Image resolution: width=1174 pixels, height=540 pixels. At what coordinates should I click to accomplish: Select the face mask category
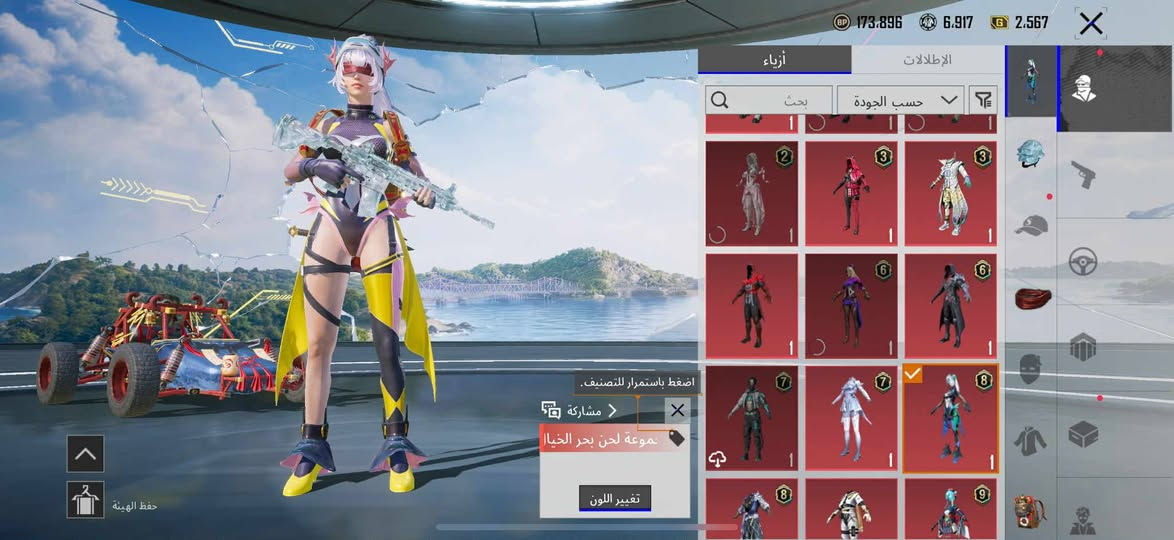point(1031,369)
